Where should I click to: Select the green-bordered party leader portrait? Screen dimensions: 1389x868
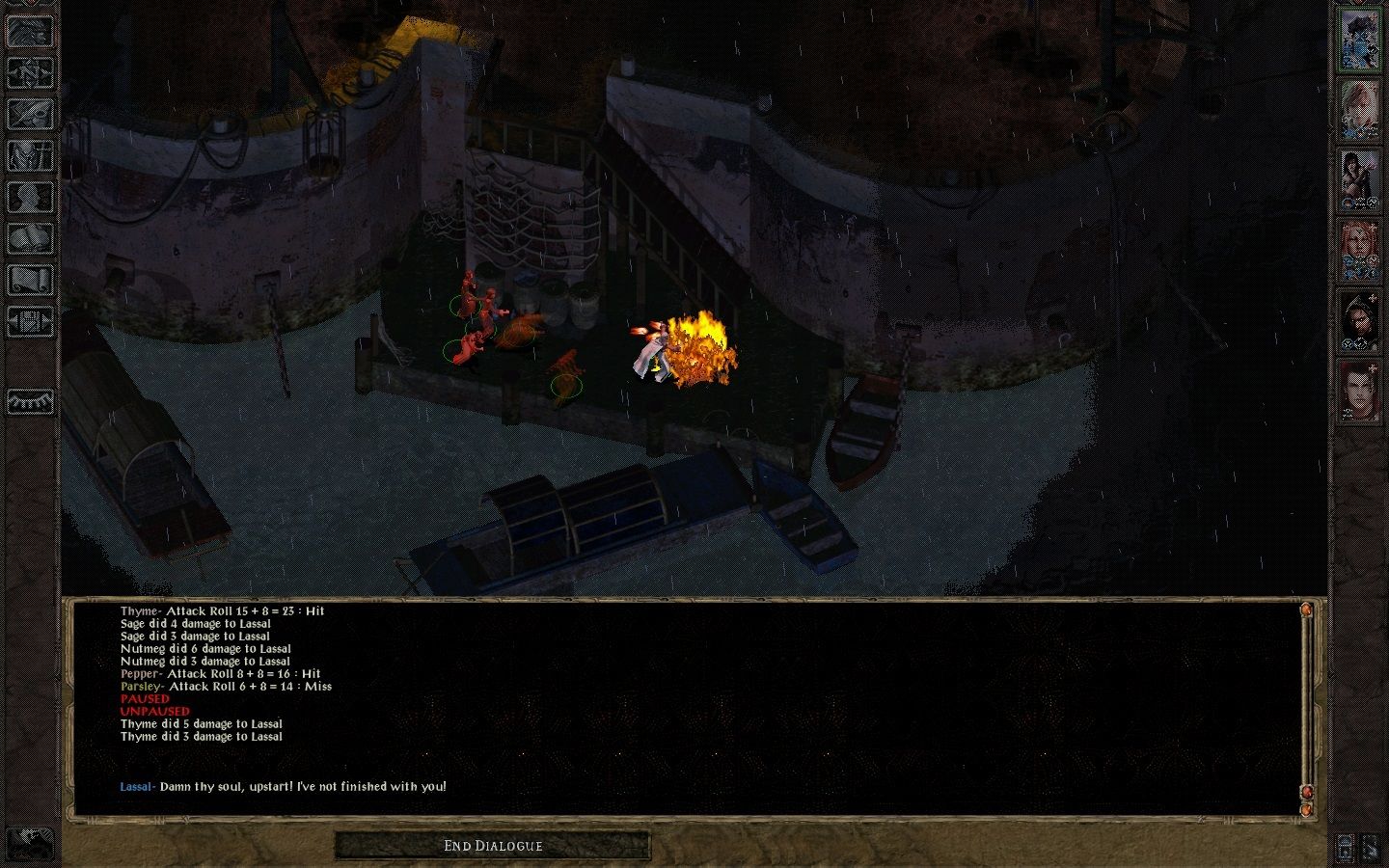tap(1358, 40)
